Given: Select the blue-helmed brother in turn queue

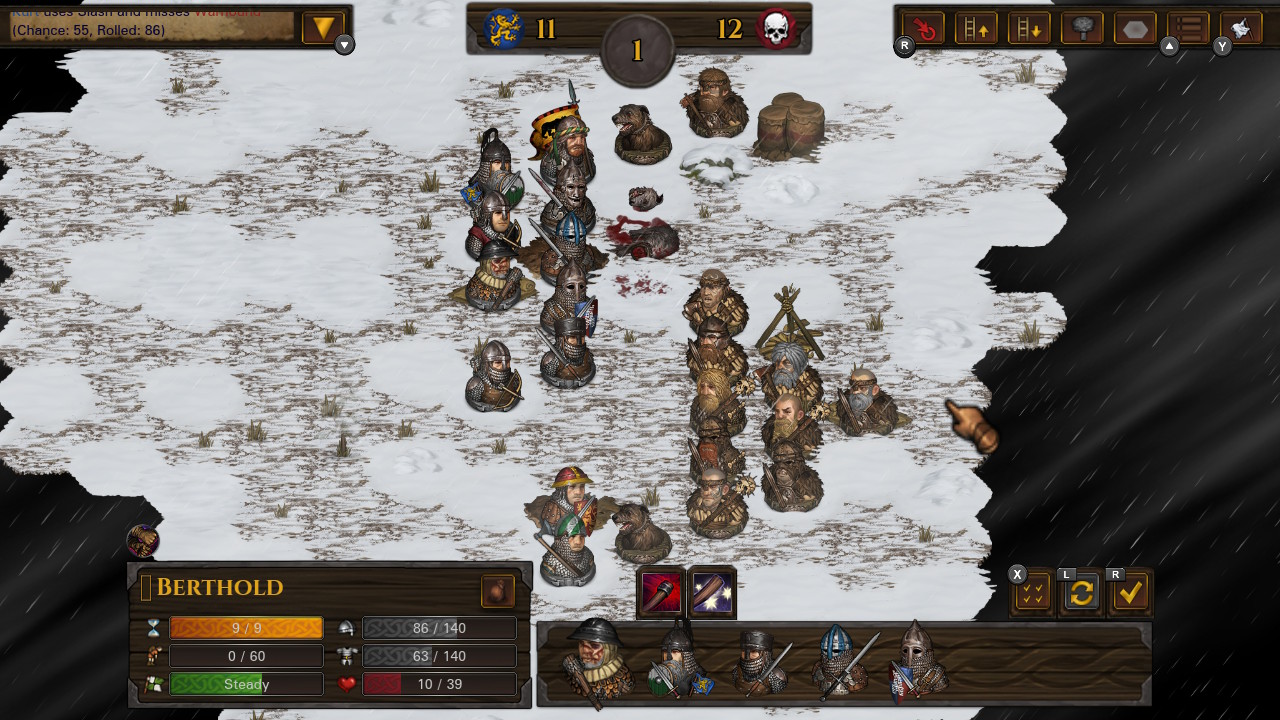Looking at the screenshot, I should coord(835,660).
